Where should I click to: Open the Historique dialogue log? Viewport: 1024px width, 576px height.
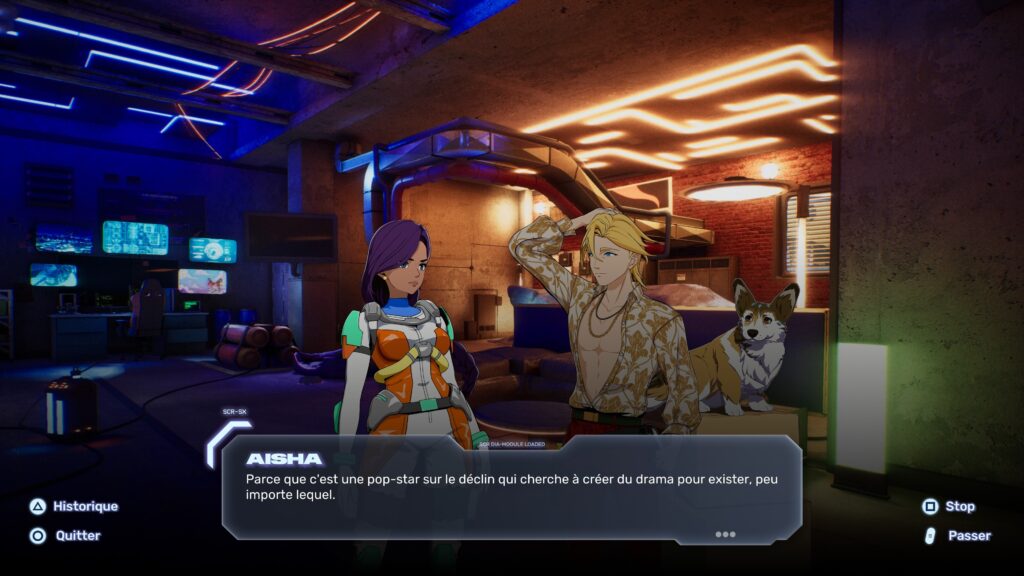(73, 506)
